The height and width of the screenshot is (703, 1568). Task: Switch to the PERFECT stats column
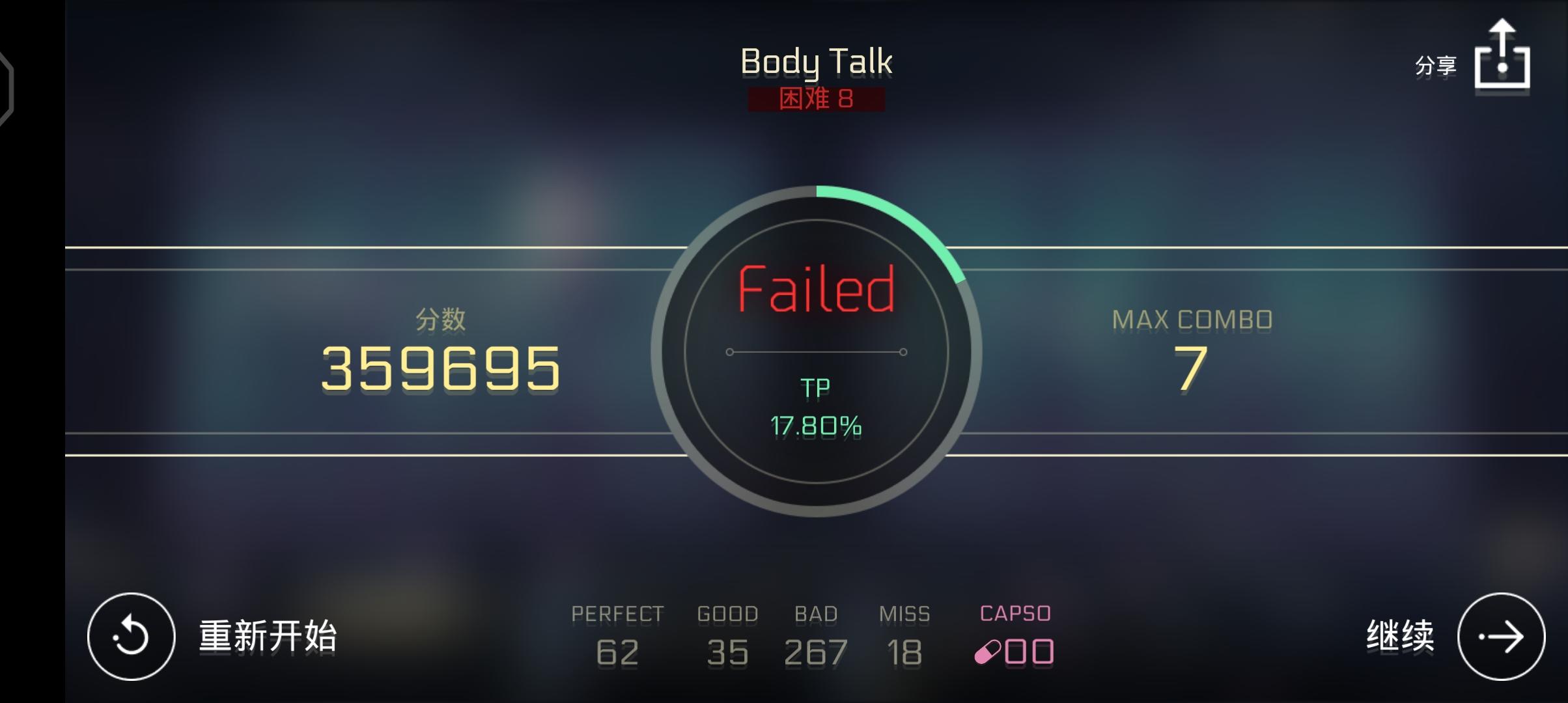coord(617,631)
